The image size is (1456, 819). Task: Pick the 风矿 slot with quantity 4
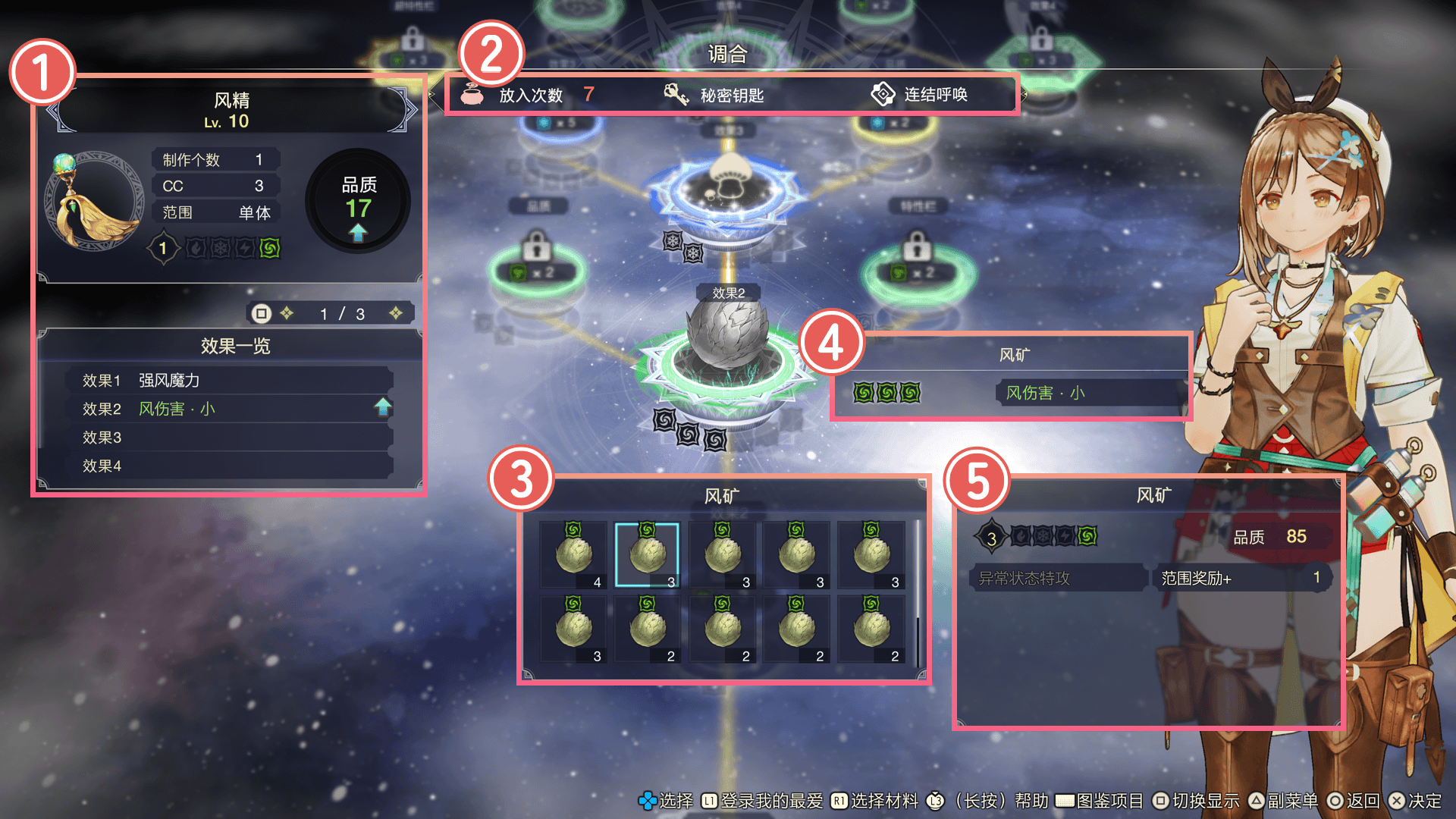[x=574, y=554]
